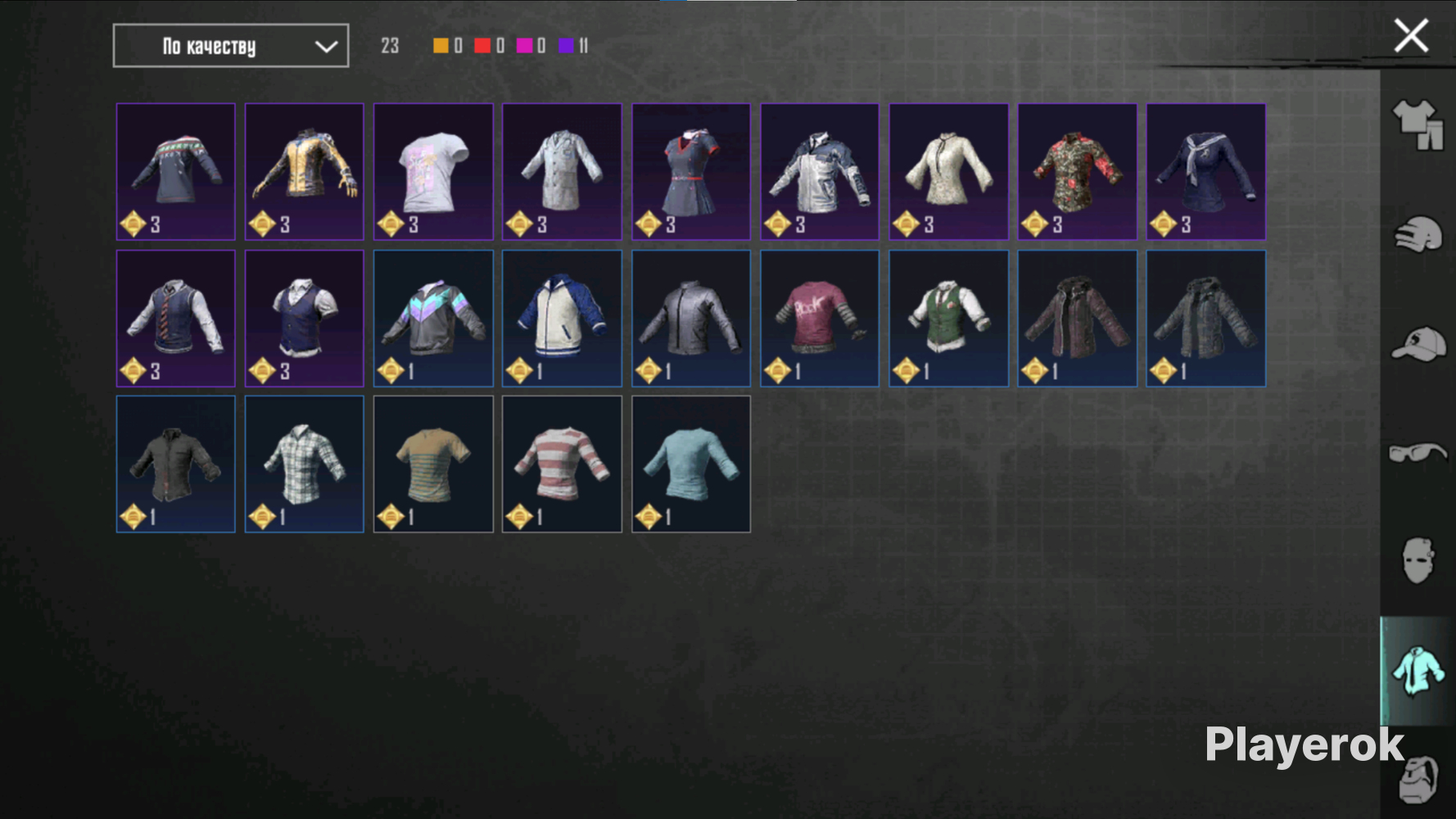Open the "По качеству" sort dropdown
The height and width of the screenshot is (819, 1456).
pos(230,46)
